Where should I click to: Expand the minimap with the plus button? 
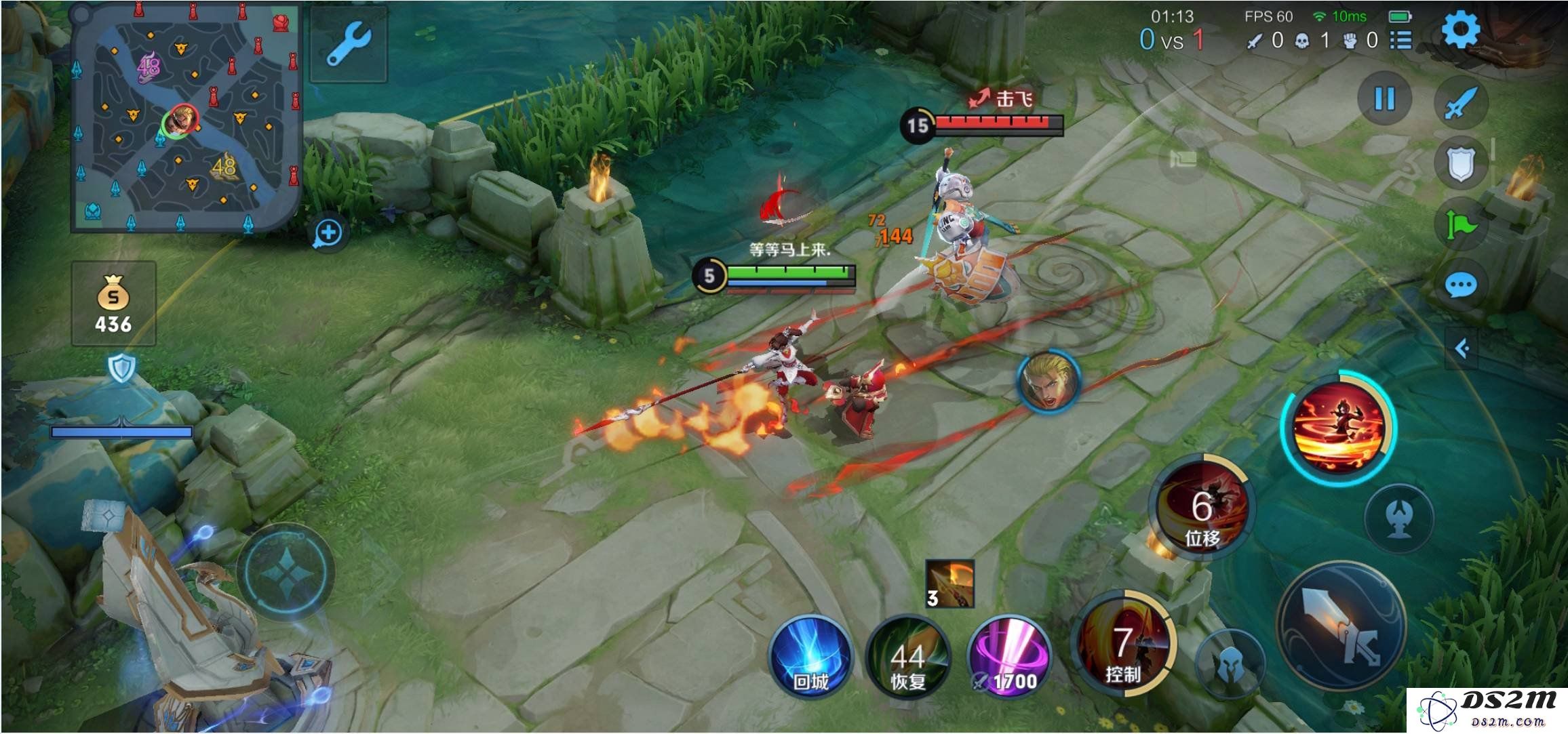click(328, 233)
